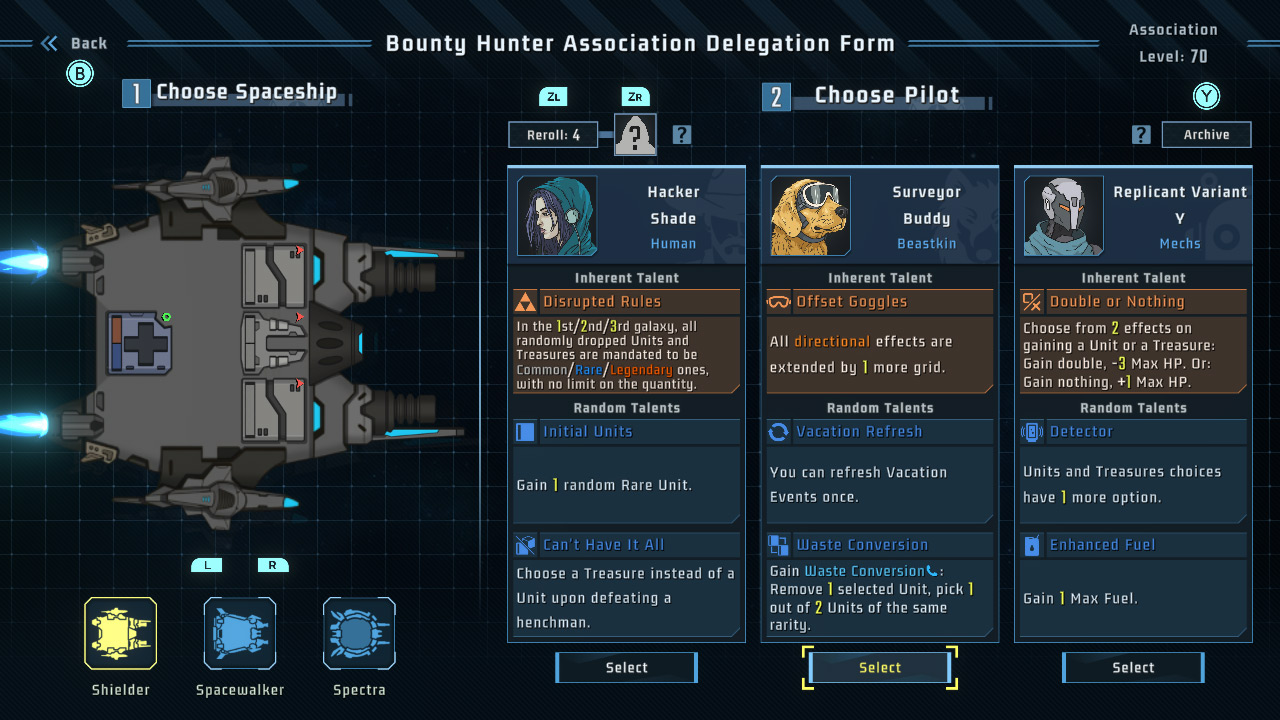
Task: Go back to the previous screen
Action: 75,44
